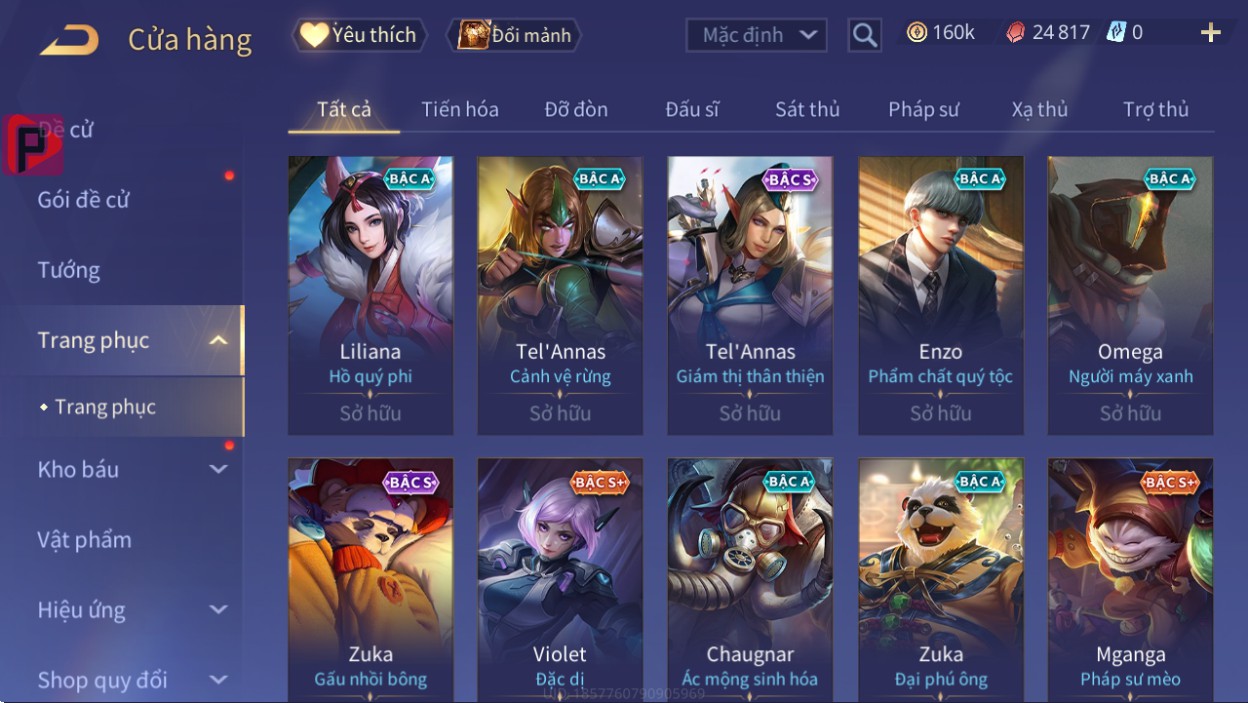Switch to the Đỡ đòn tab

click(x=576, y=110)
